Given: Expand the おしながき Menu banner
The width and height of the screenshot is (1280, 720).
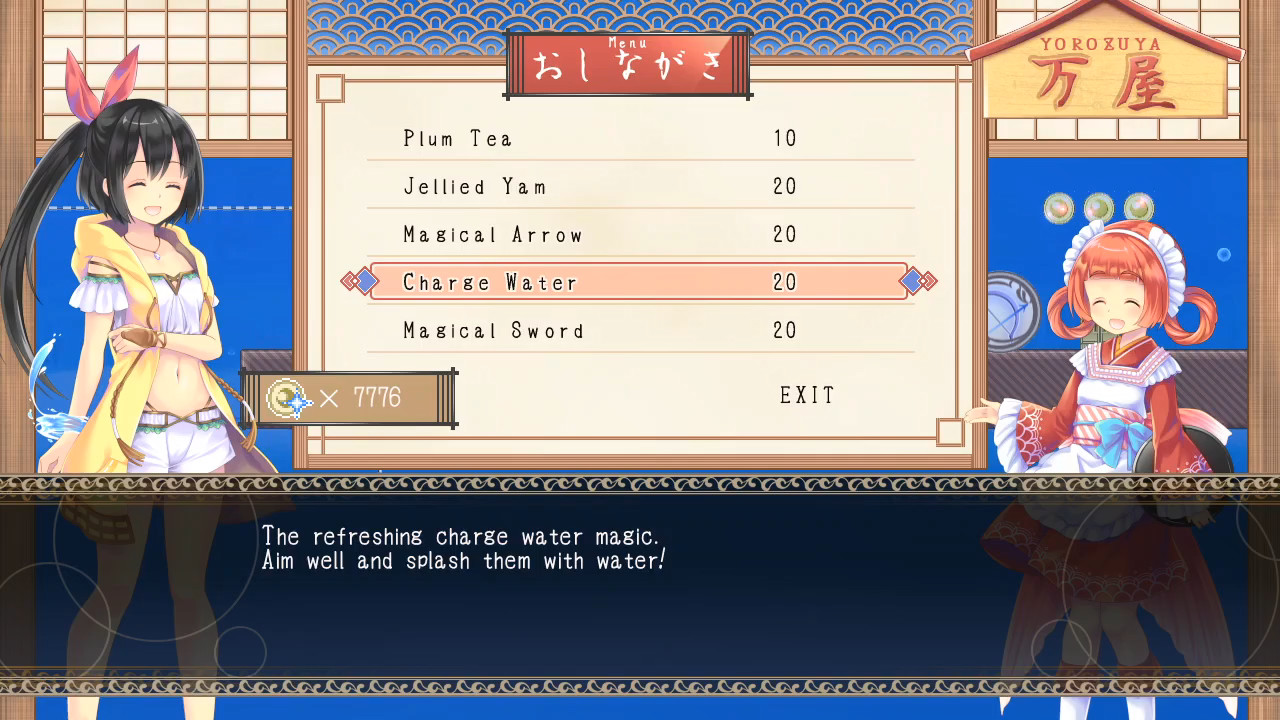Looking at the screenshot, I should click(x=627, y=64).
